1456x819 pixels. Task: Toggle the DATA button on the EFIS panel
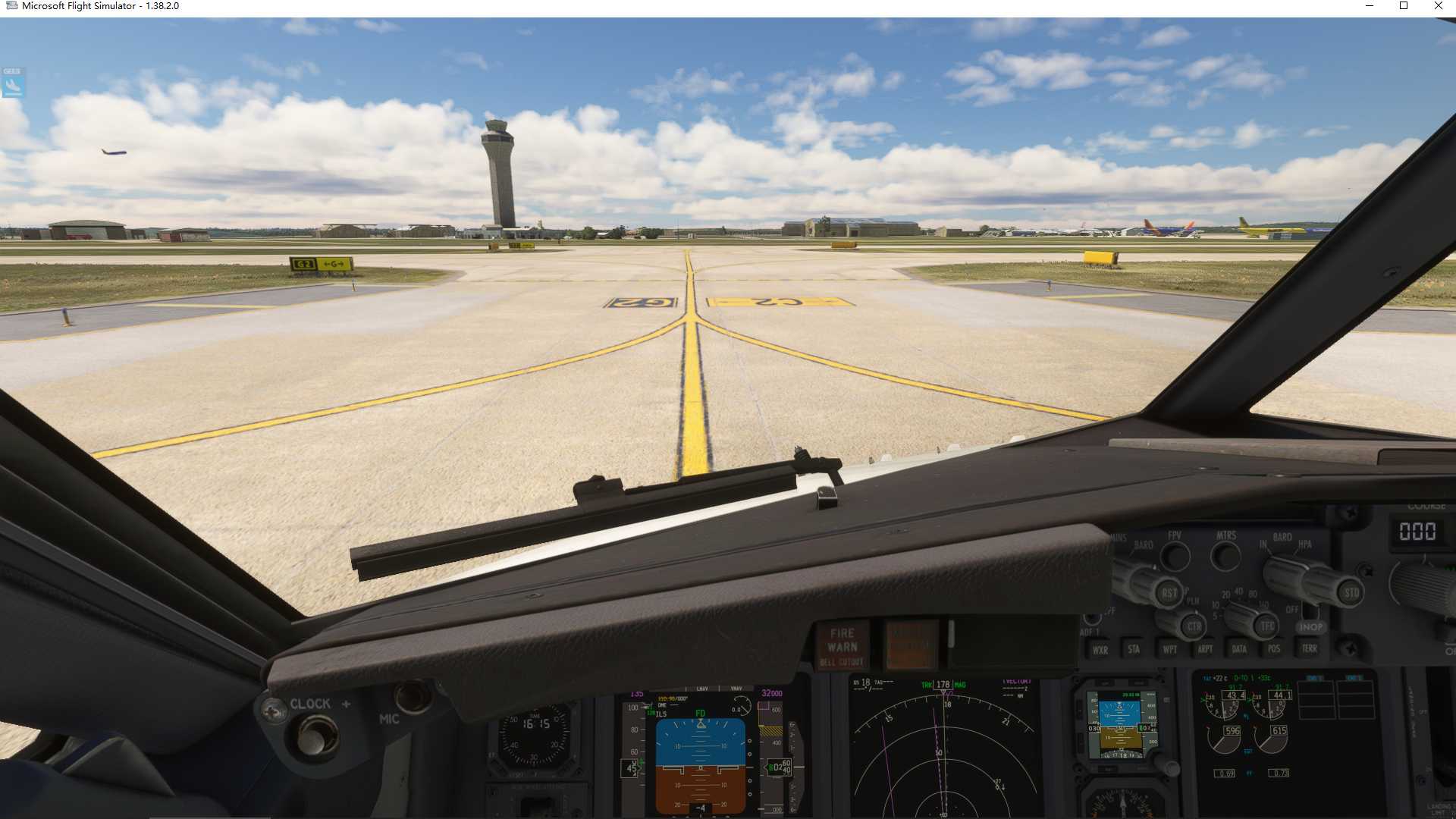[x=1238, y=649]
